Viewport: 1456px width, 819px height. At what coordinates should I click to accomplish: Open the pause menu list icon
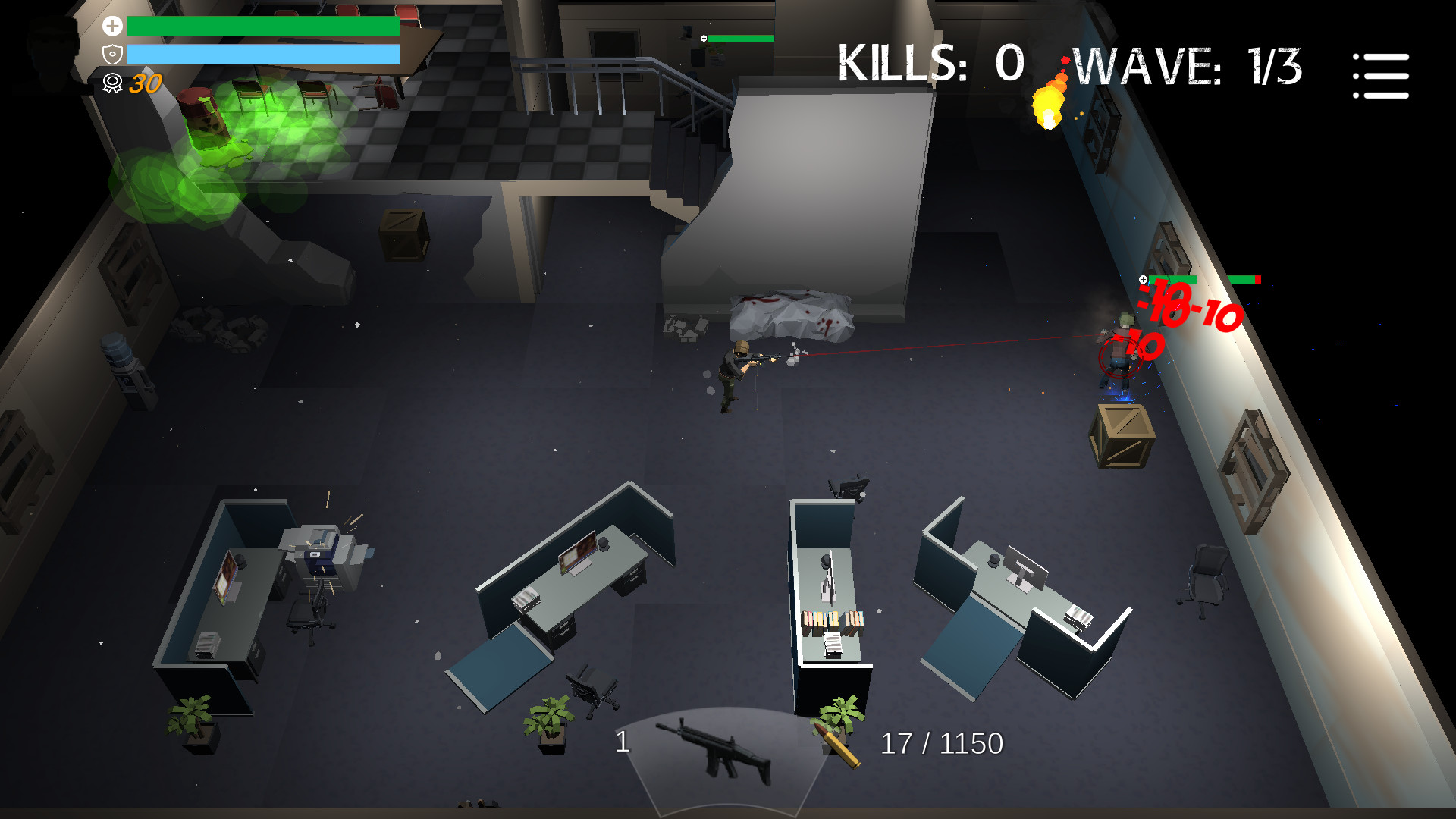tap(1380, 76)
